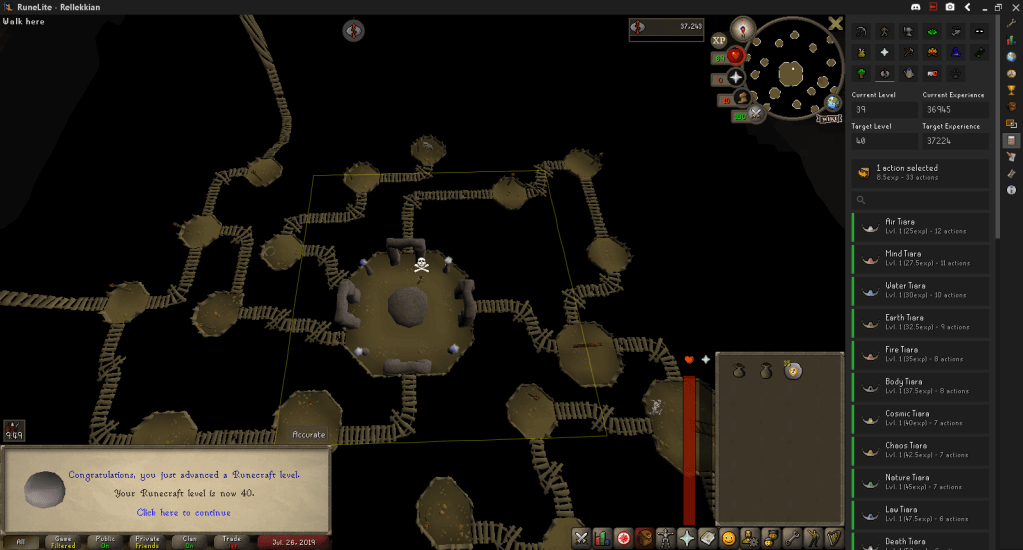Open the world map globe
This screenshot has height=550, width=1023.
tap(832, 103)
